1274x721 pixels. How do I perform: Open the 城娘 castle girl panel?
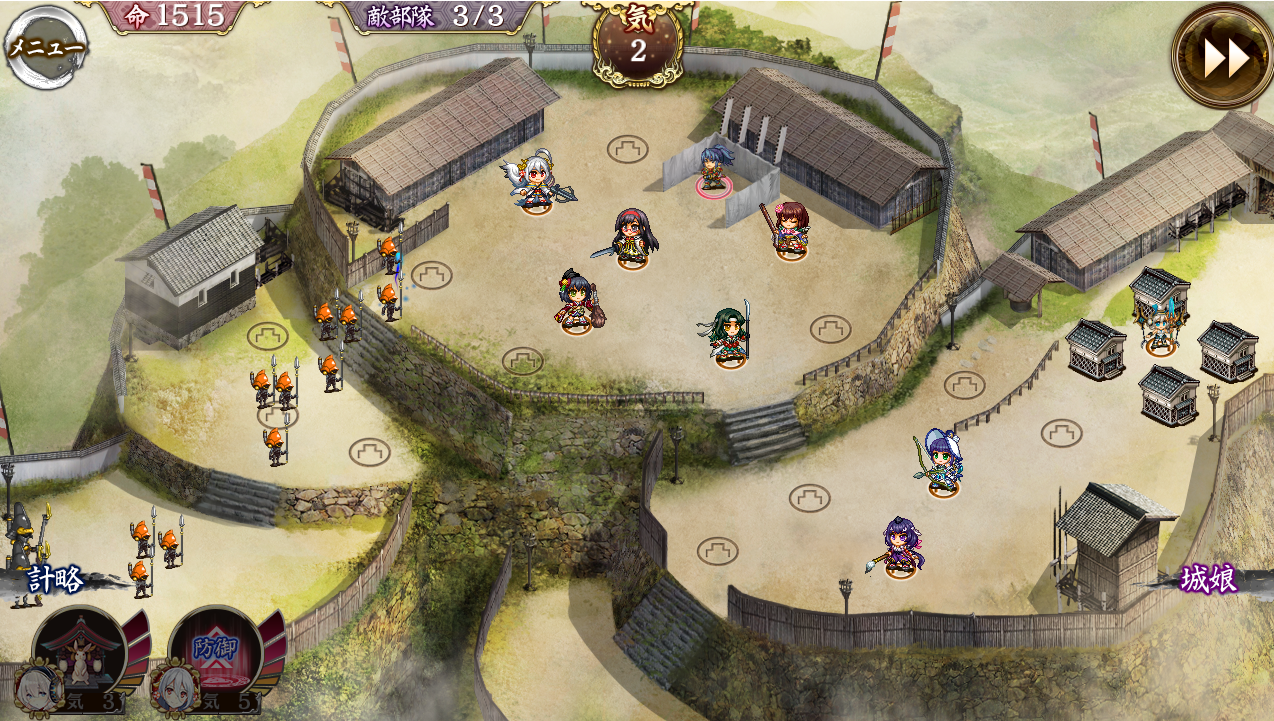coord(1208,579)
